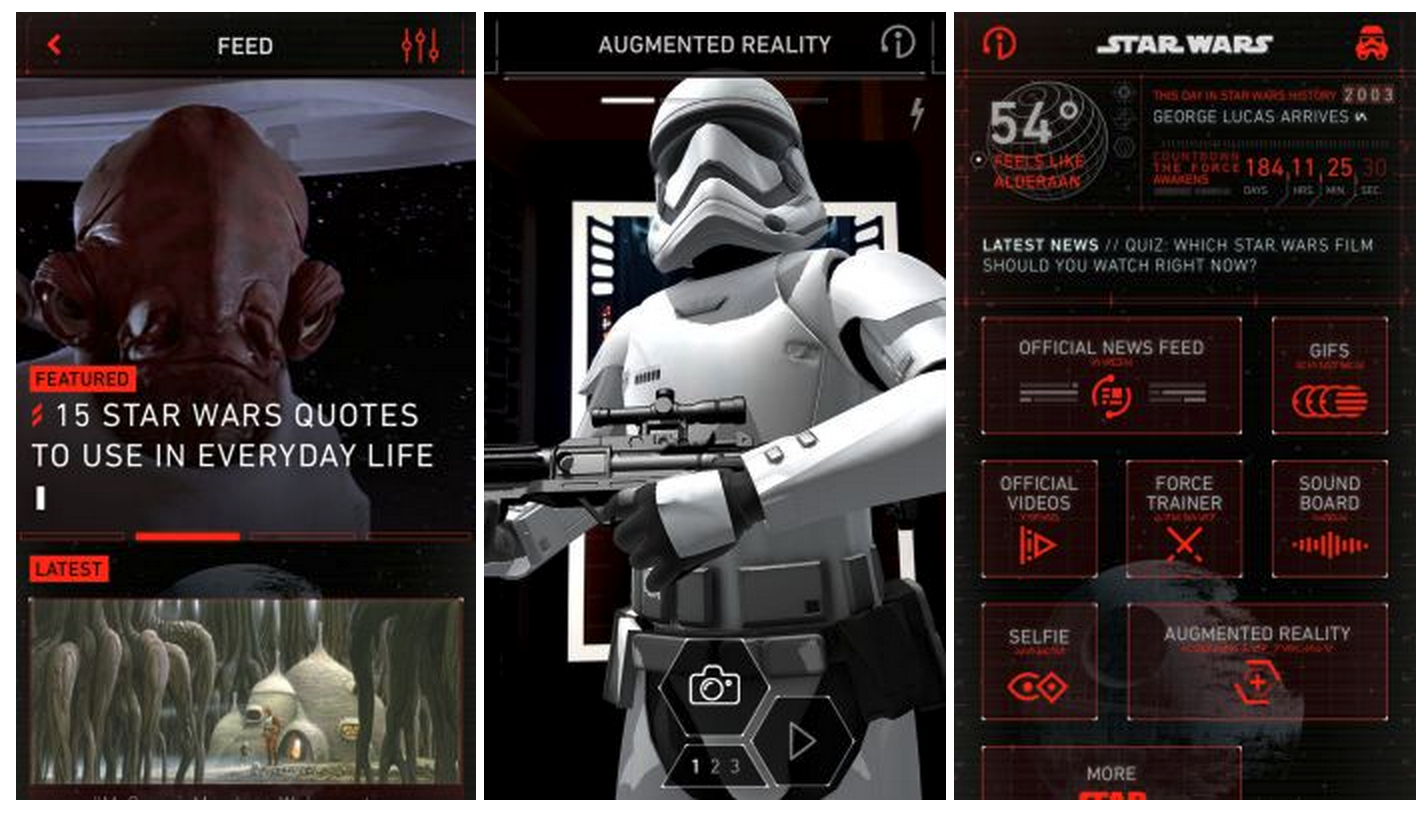Open the Sound Board
Screen dimensions: 1428x814
[x=1330, y=516]
